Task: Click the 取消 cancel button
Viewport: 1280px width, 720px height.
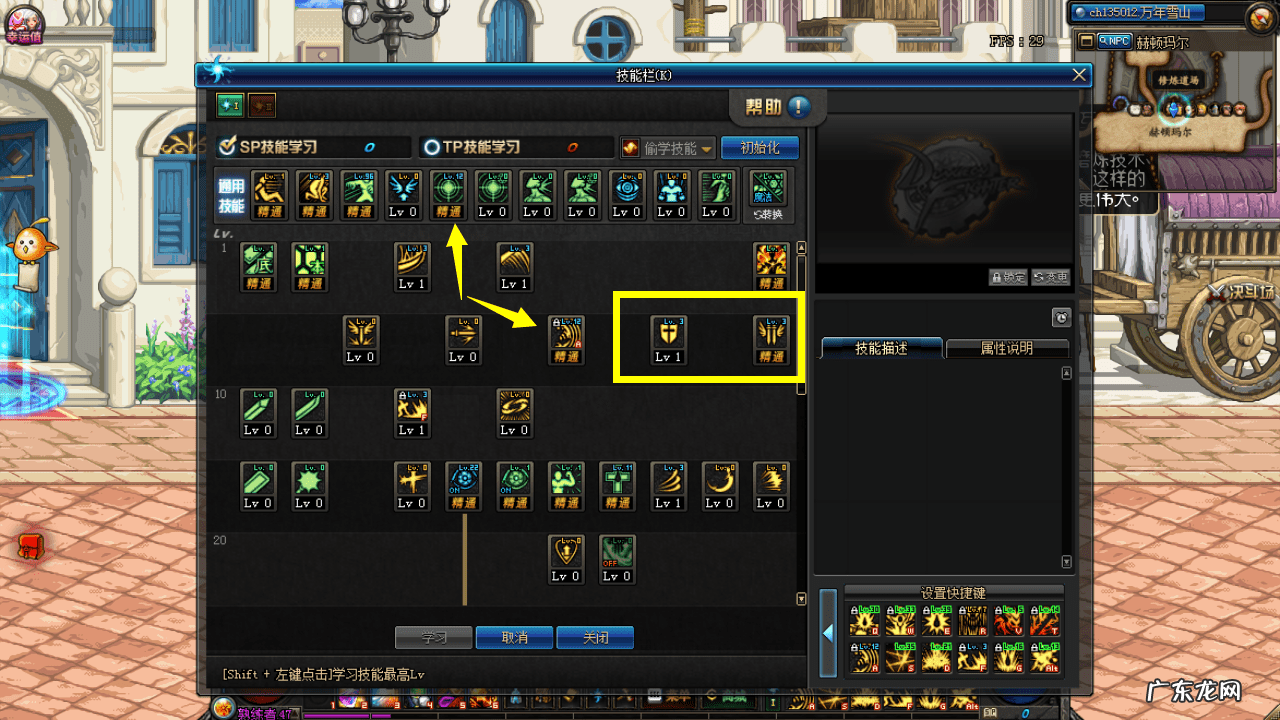Action: 514,638
